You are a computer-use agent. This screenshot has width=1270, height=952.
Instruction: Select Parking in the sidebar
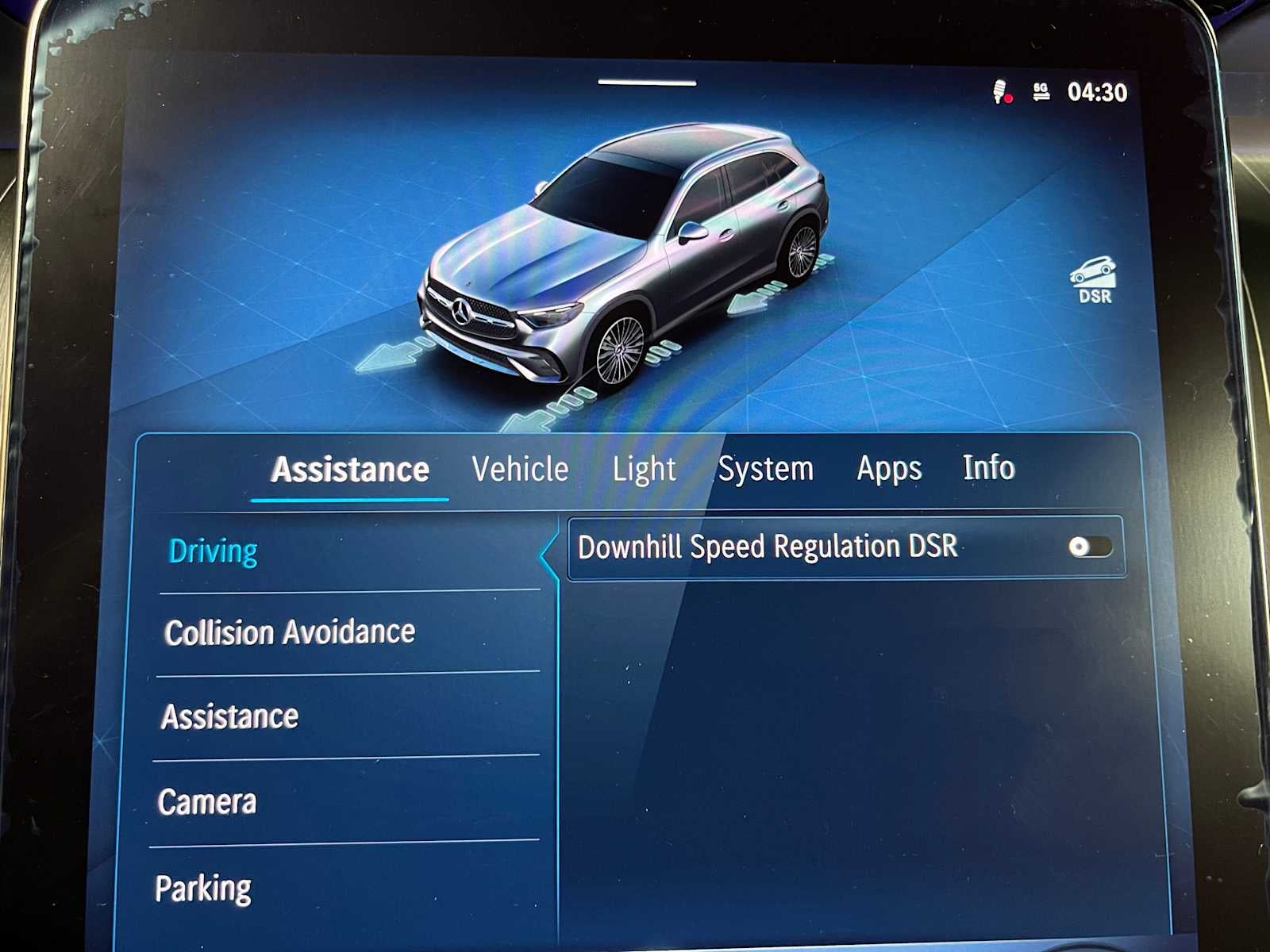pyautogui.click(x=202, y=887)
